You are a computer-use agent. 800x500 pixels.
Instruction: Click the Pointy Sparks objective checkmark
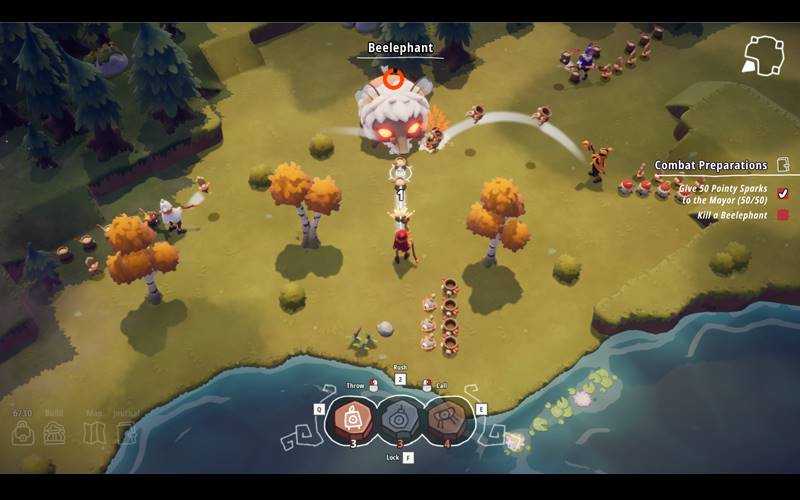pyautogui.click(x=783, y=193)
